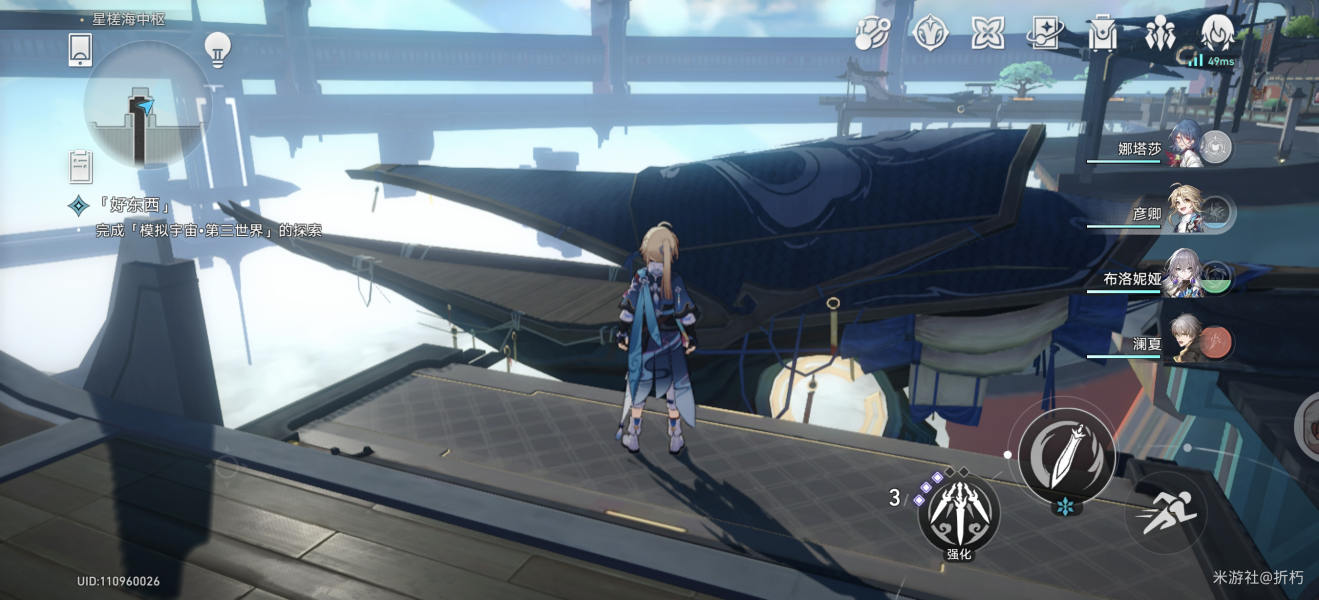Open the mission clipboard icon
Screen dimensions: 1319x600
pyautogui.click(x=82, y=165)
